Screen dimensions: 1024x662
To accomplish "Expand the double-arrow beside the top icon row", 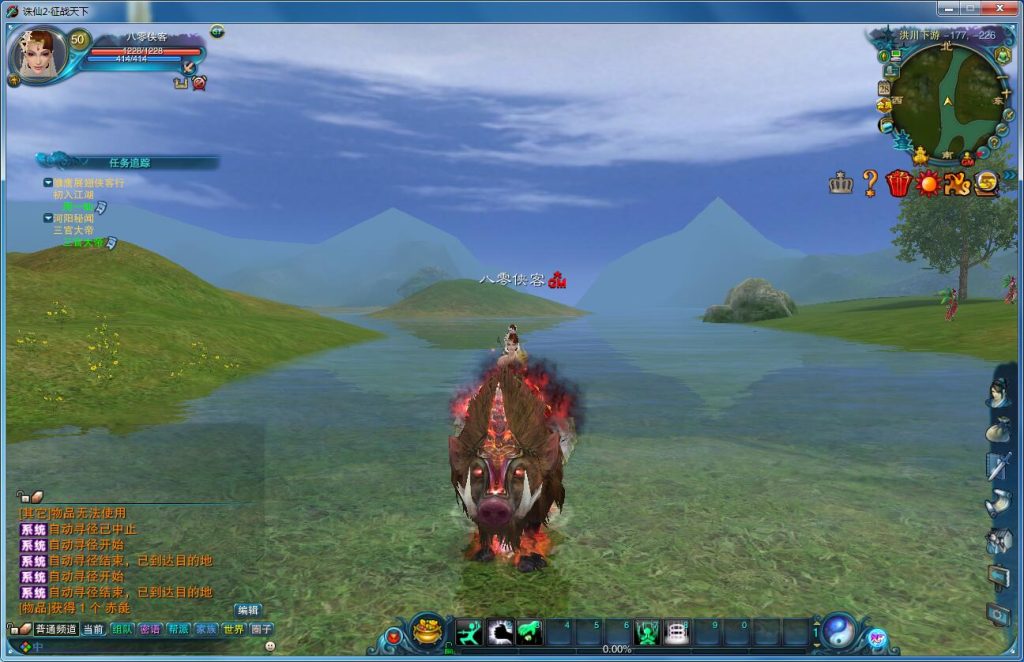I will (x=1009, y=176).
